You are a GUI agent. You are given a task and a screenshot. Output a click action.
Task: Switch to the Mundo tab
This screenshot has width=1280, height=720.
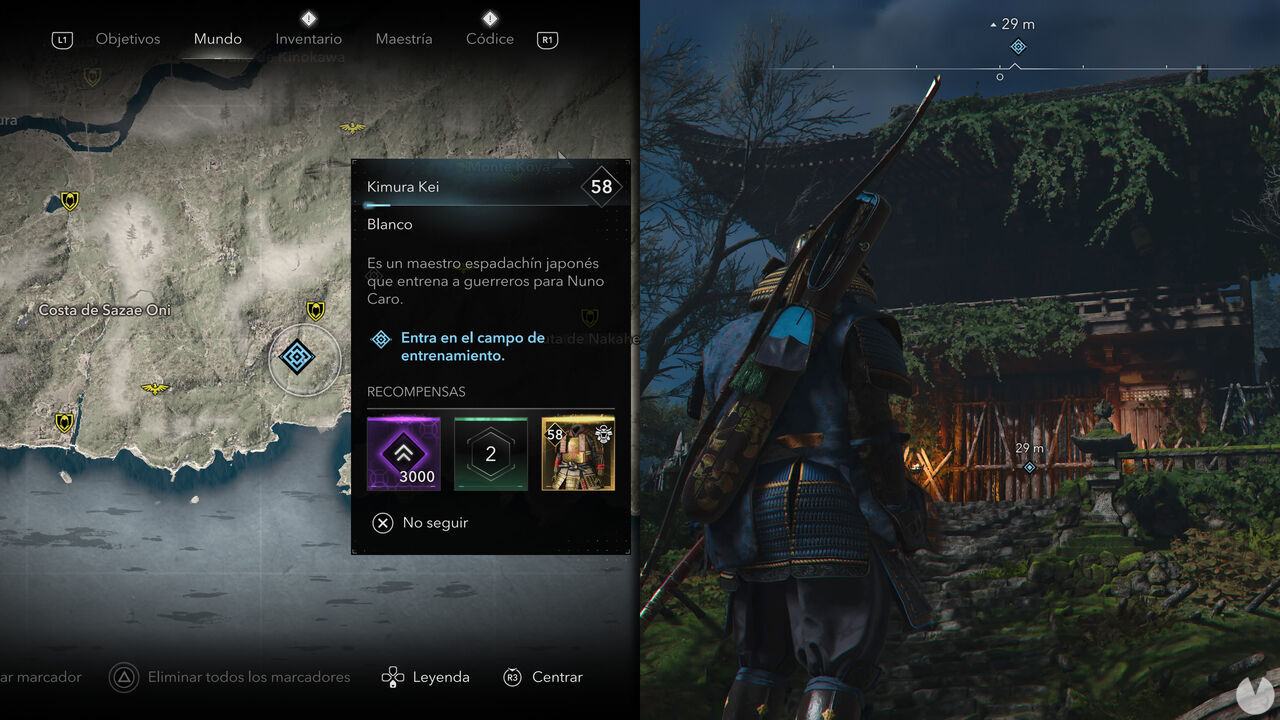[217, 39]
